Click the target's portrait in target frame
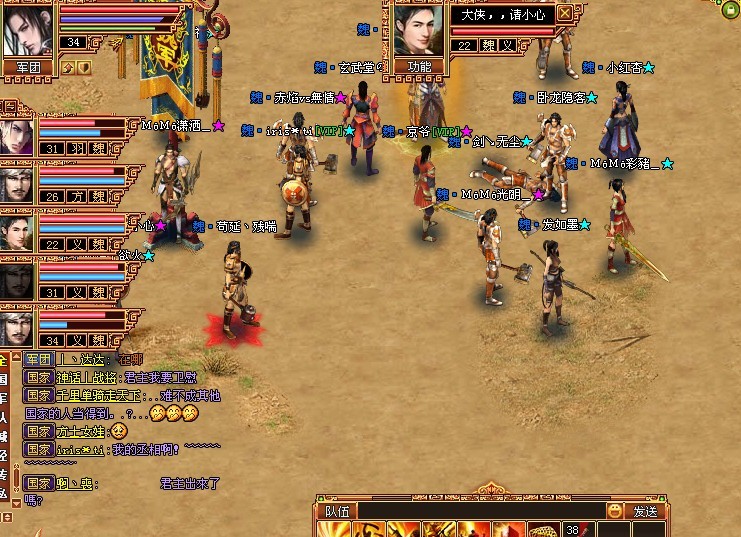 click(x=418, y=30)
